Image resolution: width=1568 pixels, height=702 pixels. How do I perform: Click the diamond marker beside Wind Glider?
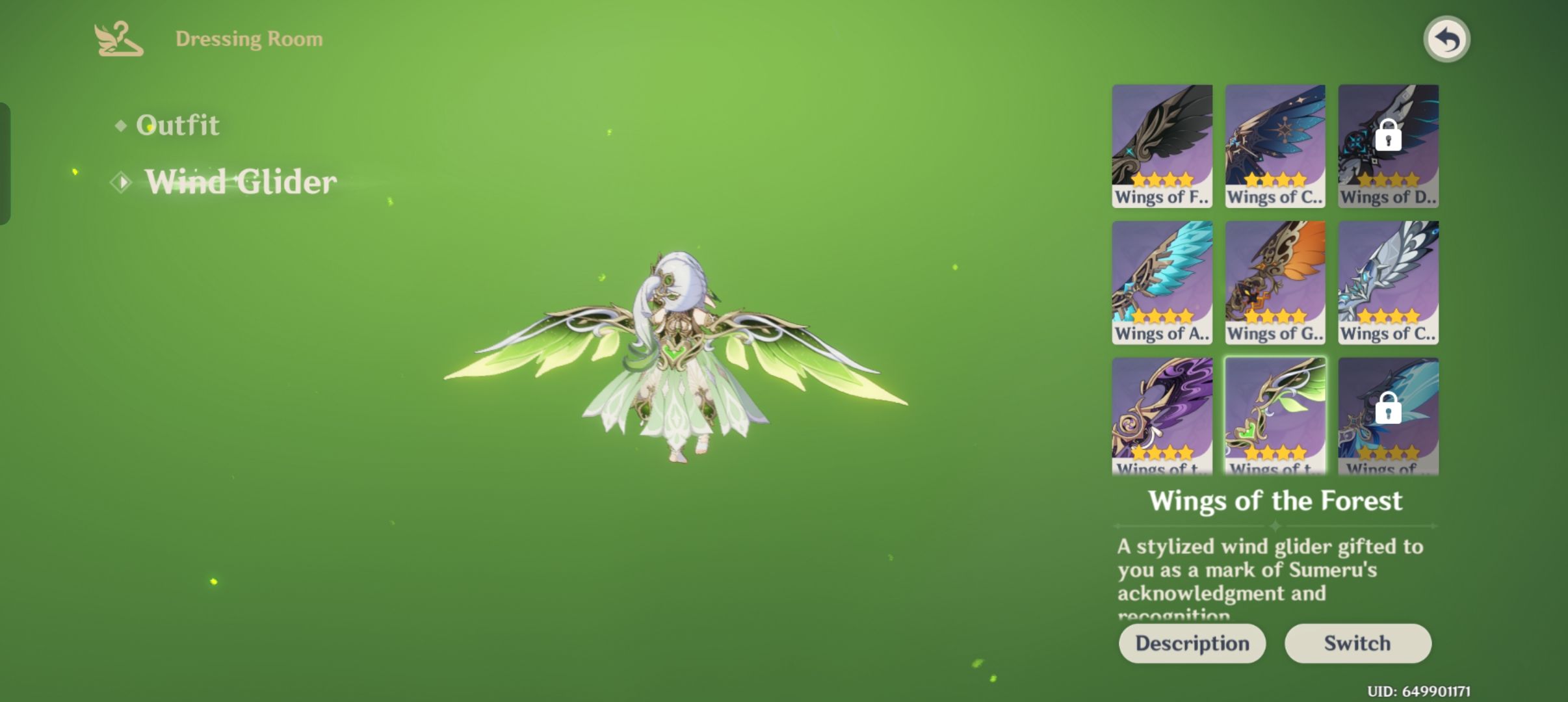pos(122,183)
